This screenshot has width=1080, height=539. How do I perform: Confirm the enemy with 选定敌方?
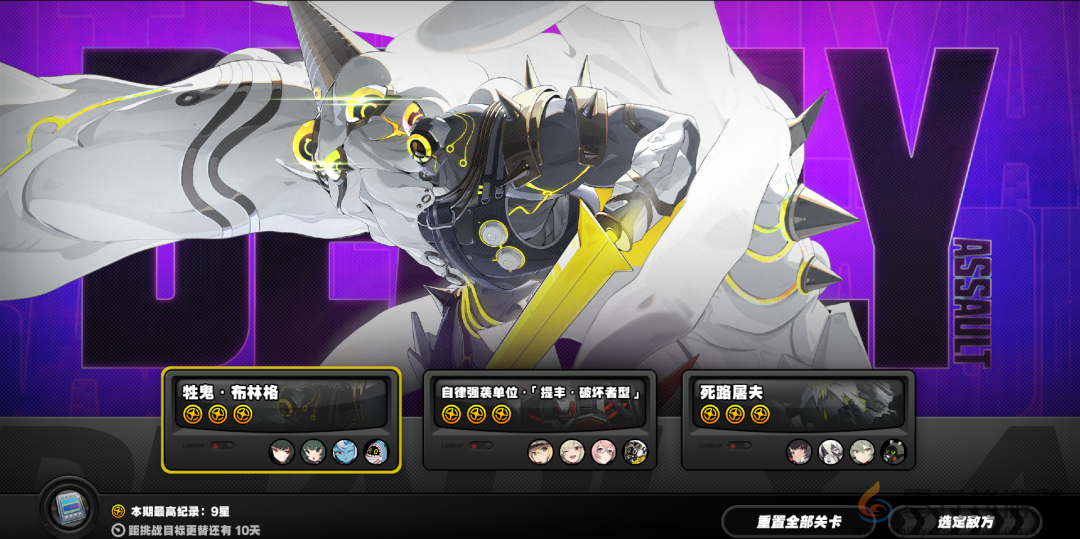[x=964, y=521]
